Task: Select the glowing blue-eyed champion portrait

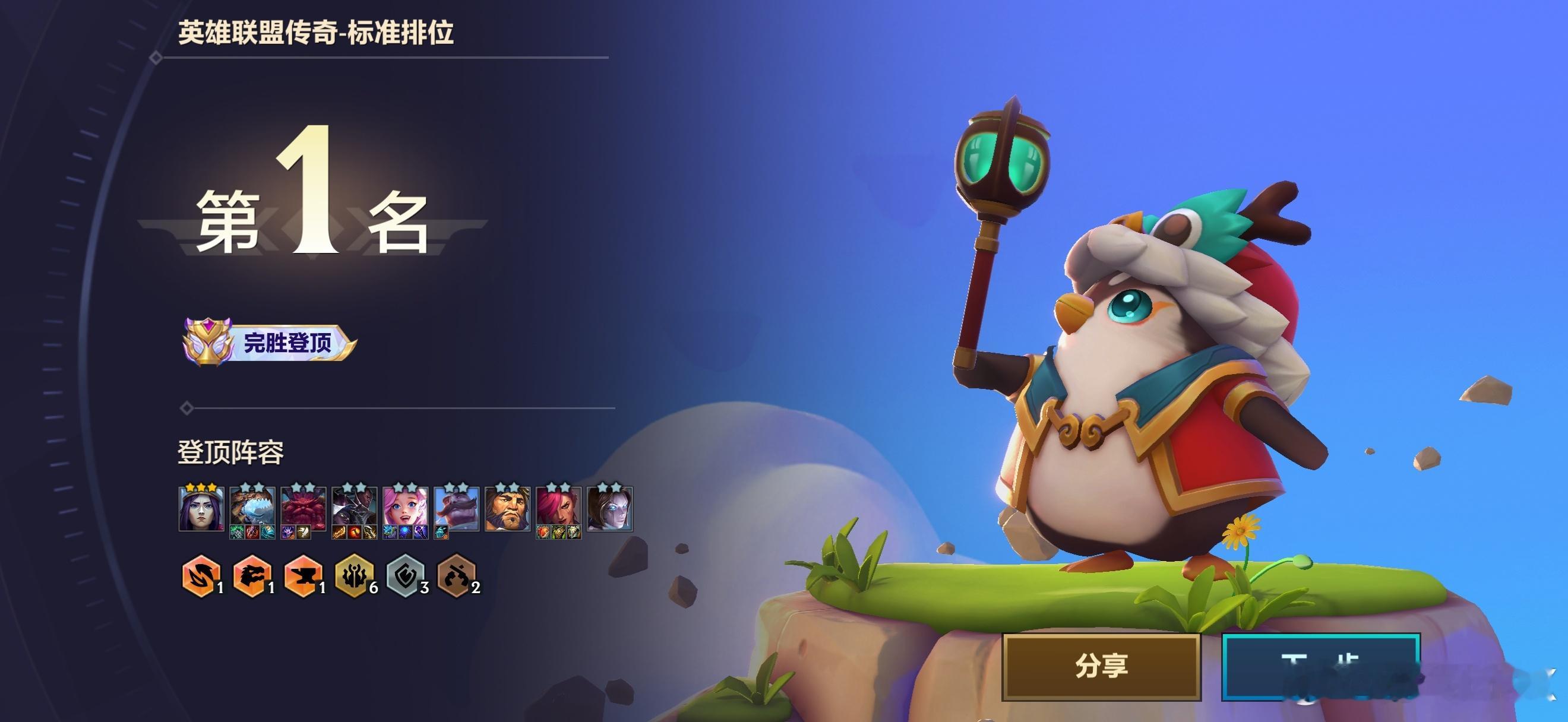Action: 610,509
